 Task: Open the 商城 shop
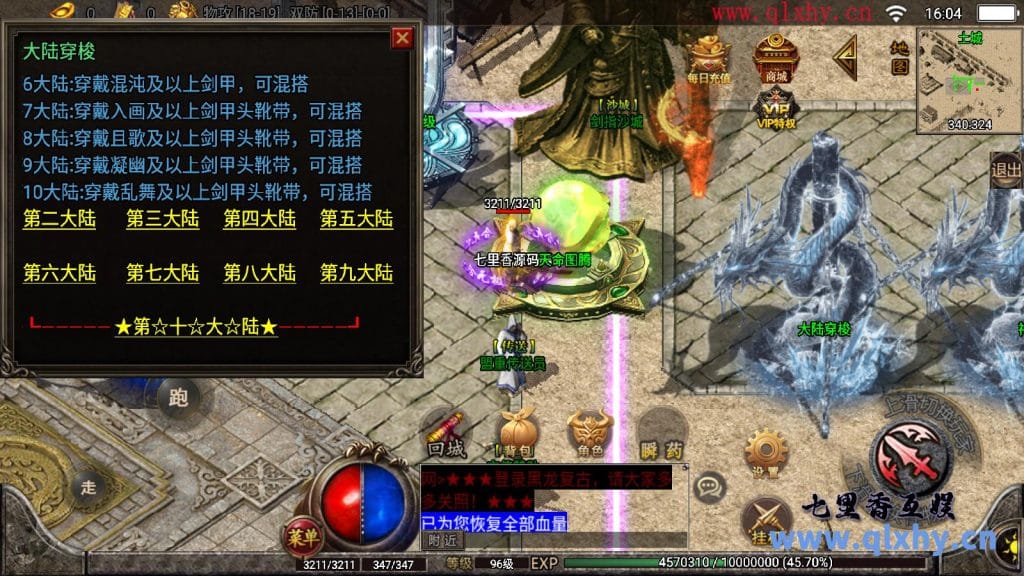(x=775, y=58)
